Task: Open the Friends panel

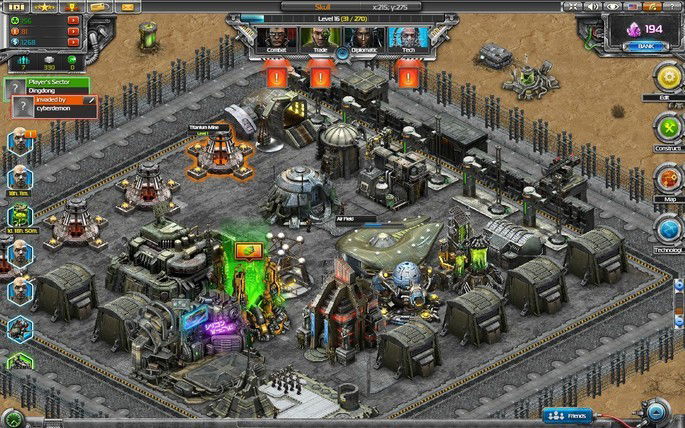Action: 568,415
